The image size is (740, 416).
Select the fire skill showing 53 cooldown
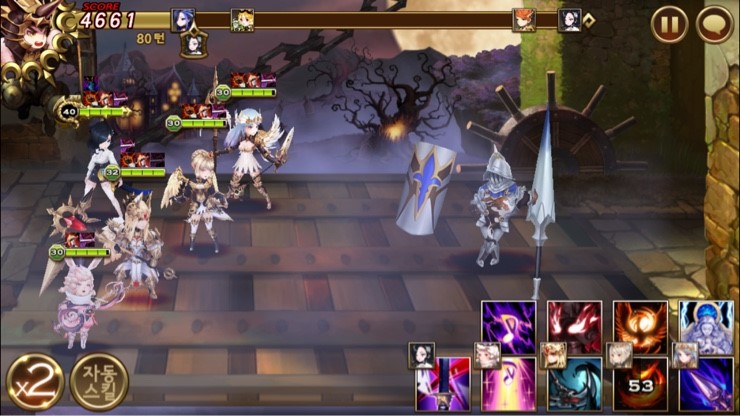click(x=640, y=383)
